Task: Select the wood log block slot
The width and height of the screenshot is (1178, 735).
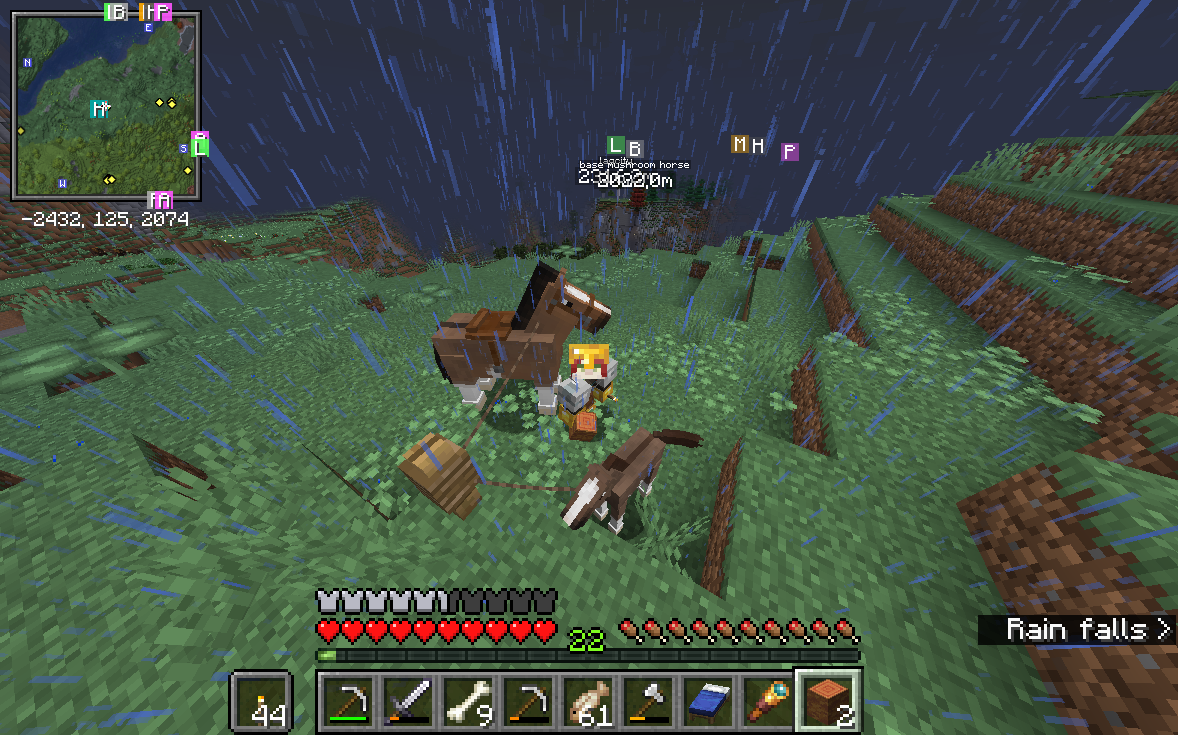Action: [x=828, y=701]
